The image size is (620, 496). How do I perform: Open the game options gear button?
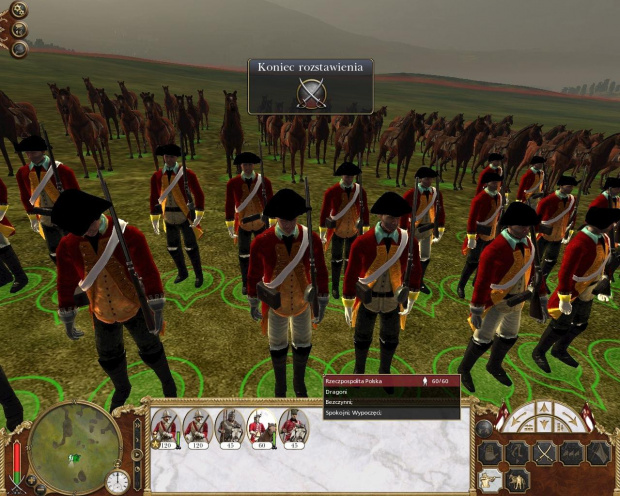[x=19, y=11]
